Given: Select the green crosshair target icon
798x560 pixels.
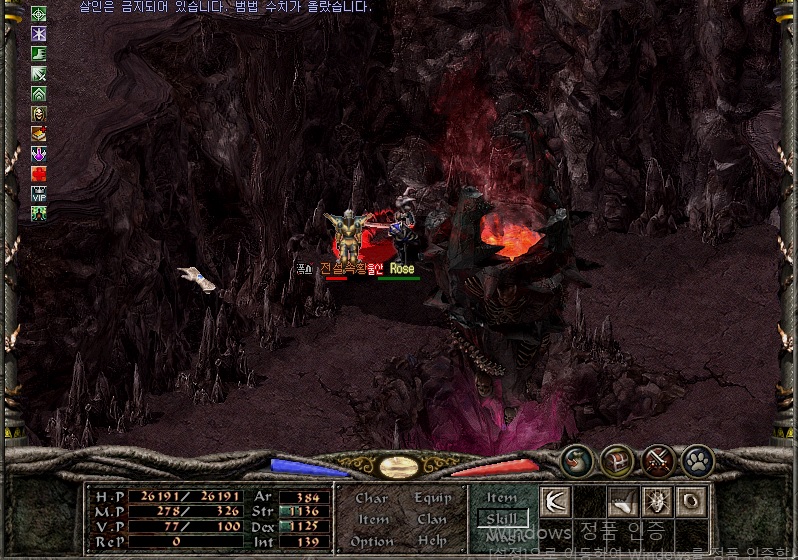Looking at the screenshot, I should click(39, 14).
